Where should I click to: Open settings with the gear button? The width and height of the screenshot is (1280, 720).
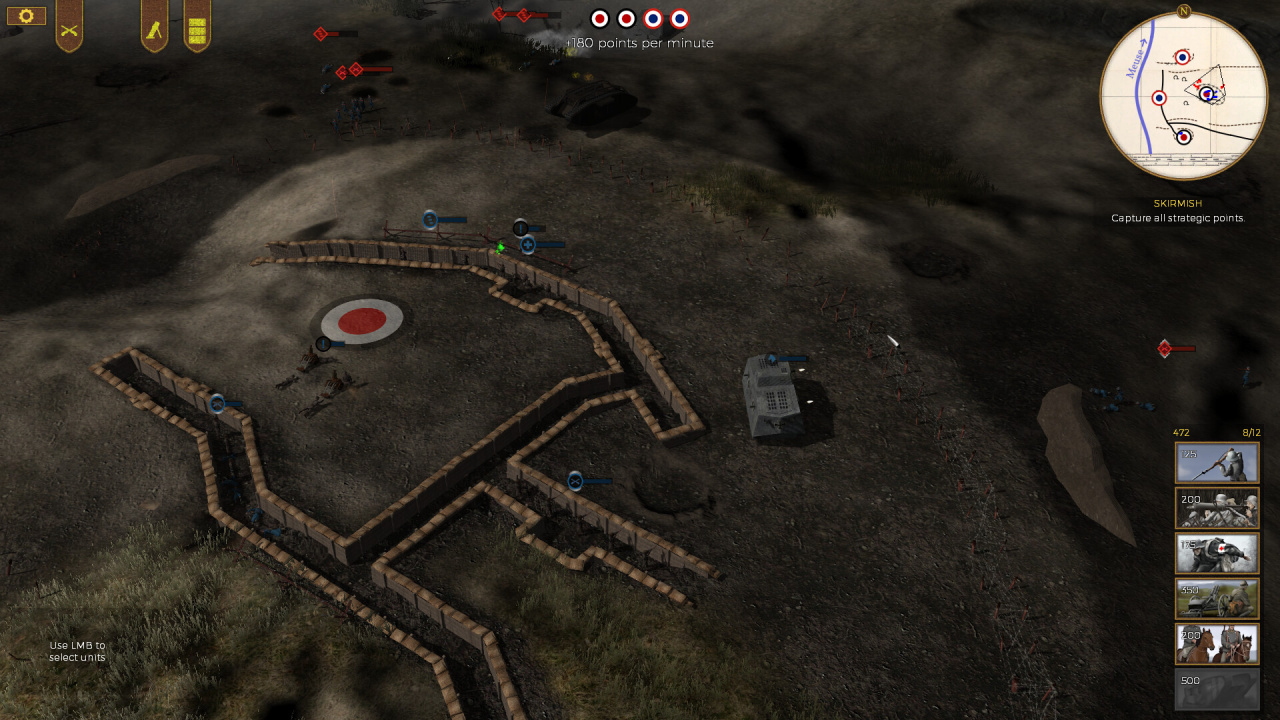click(x=26, y=16)
